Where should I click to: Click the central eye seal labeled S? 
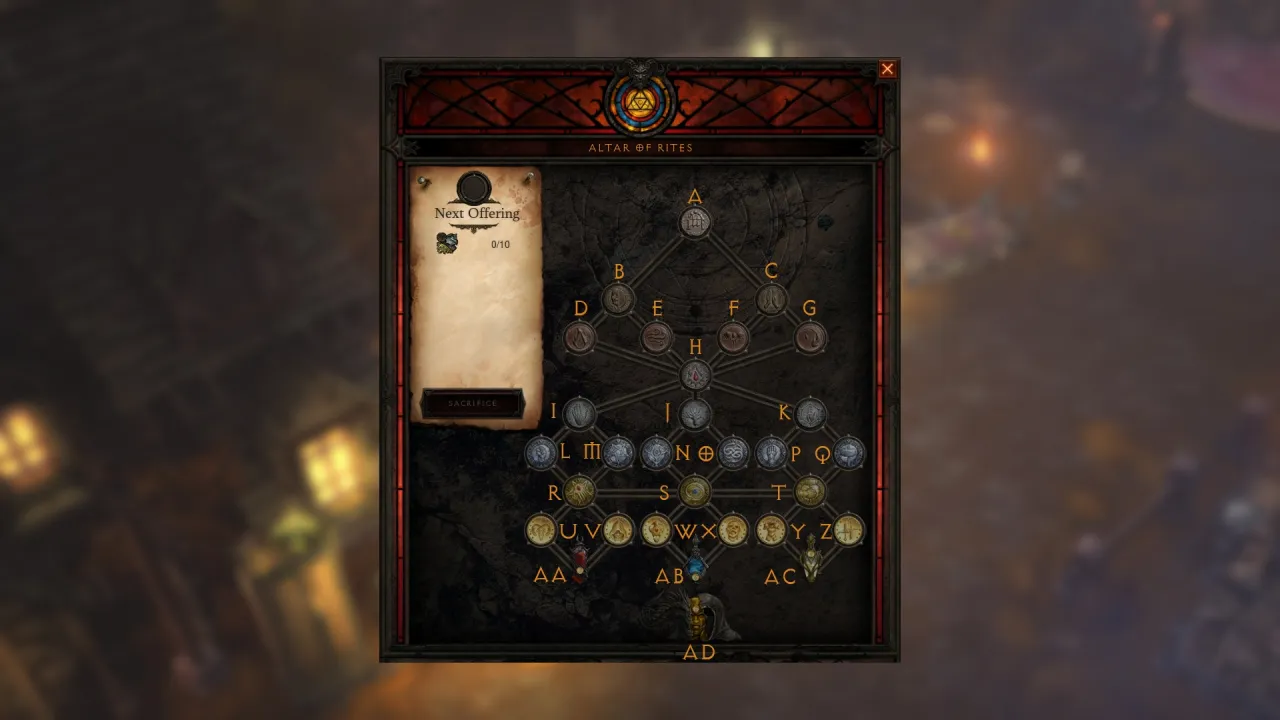[x=694, y=489]
